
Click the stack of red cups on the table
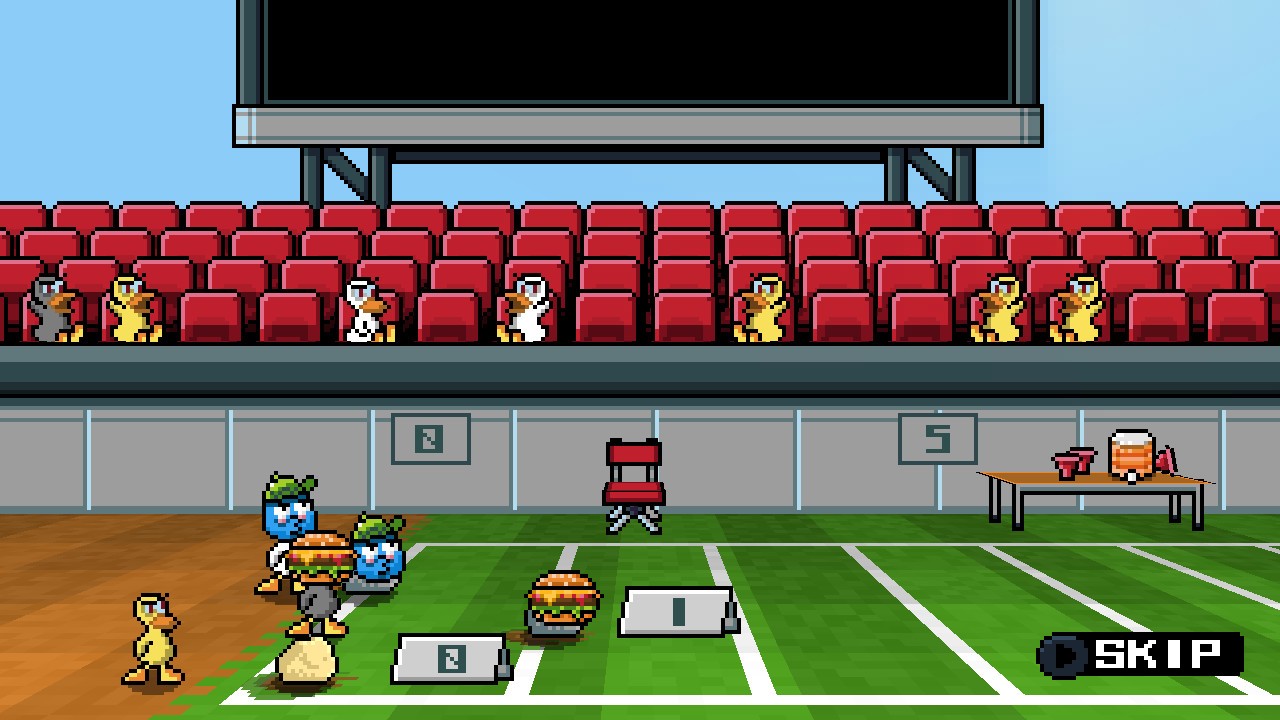pyautogui.click(x=1073, y=465)
